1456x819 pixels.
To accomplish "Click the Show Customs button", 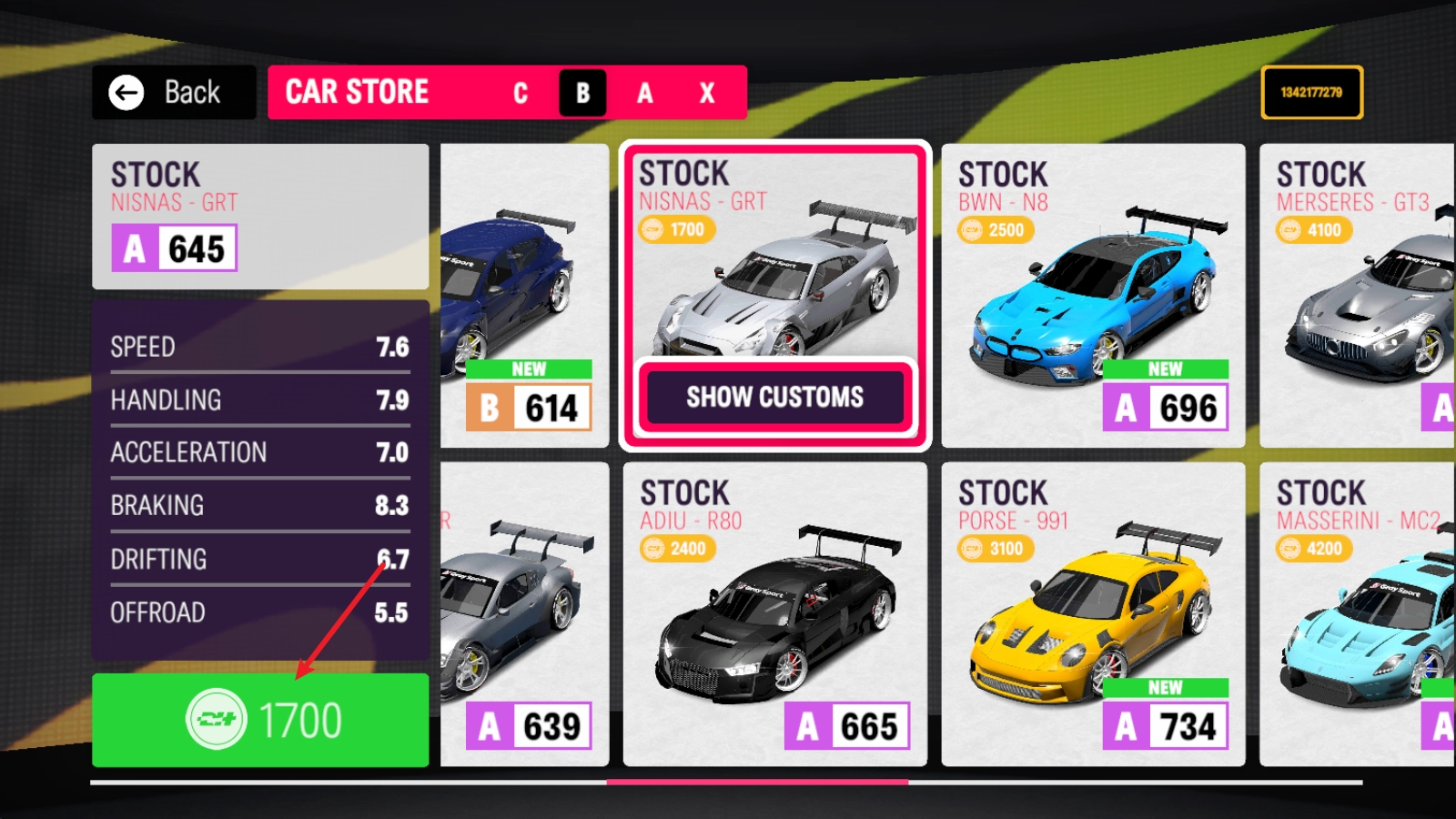I will tap(775, 398).
